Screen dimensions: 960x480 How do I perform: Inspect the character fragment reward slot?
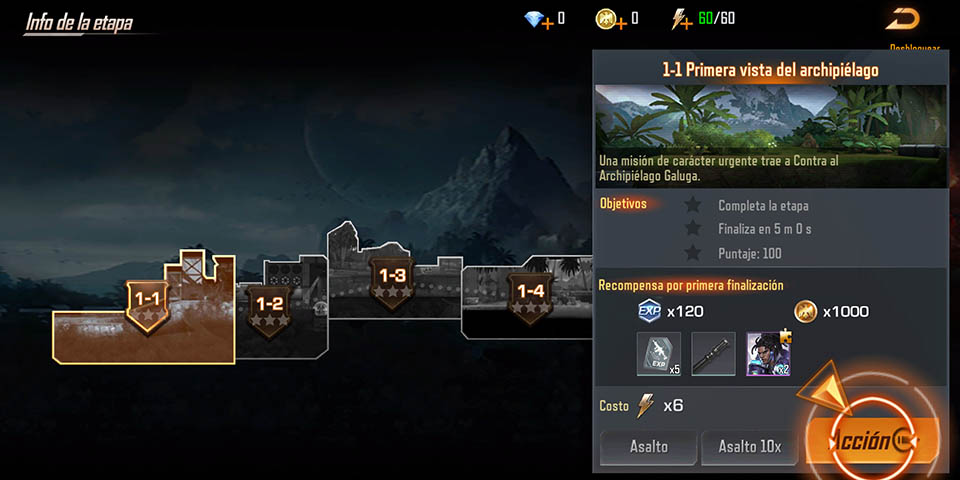coord(768,354)
